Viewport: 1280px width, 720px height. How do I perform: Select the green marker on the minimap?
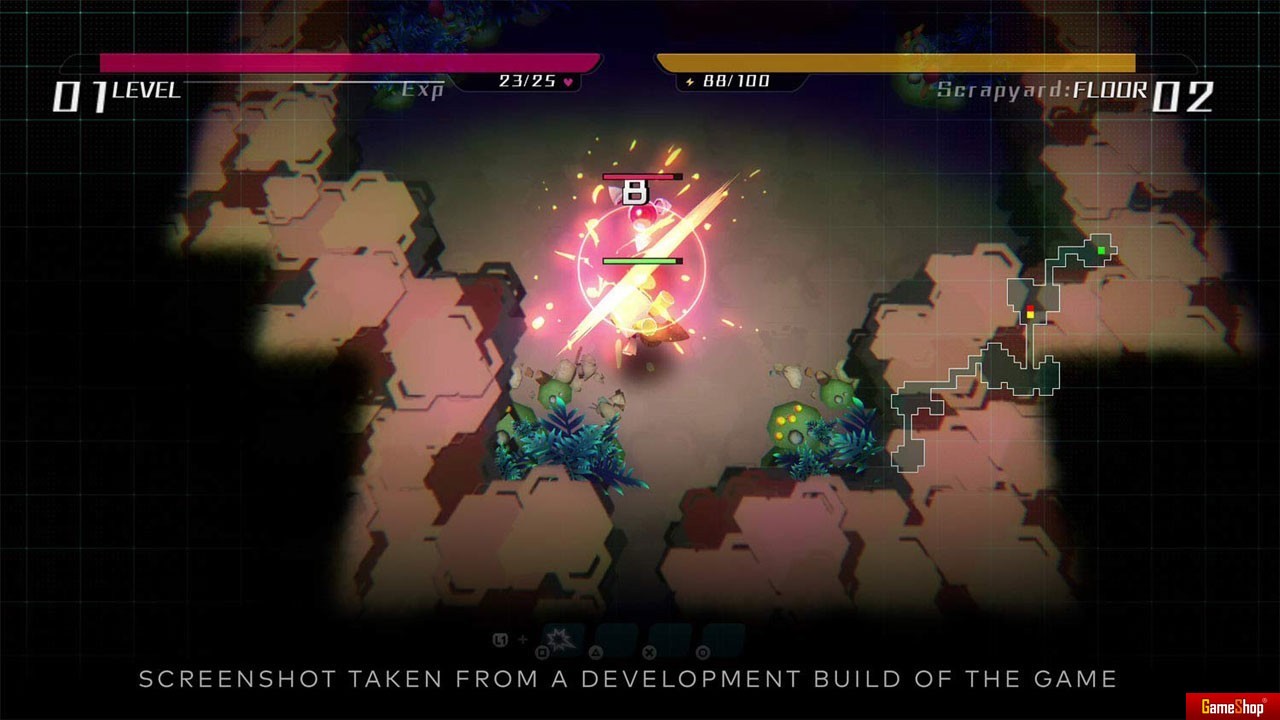click(x=1101, y=250)
